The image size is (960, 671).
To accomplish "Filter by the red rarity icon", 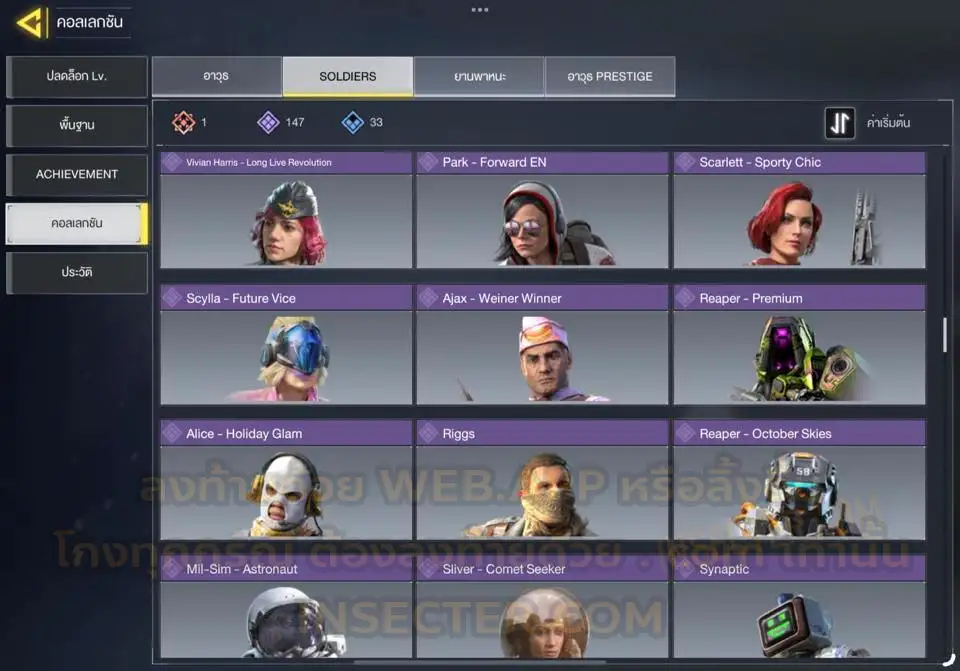I will [183, 123].
